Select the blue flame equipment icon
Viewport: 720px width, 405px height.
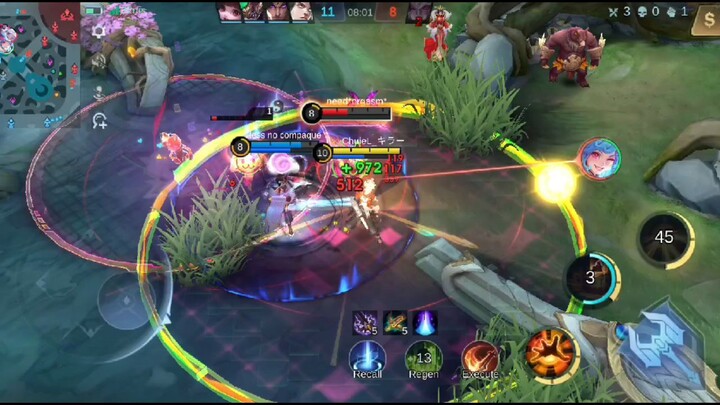(x=424, y=322)
